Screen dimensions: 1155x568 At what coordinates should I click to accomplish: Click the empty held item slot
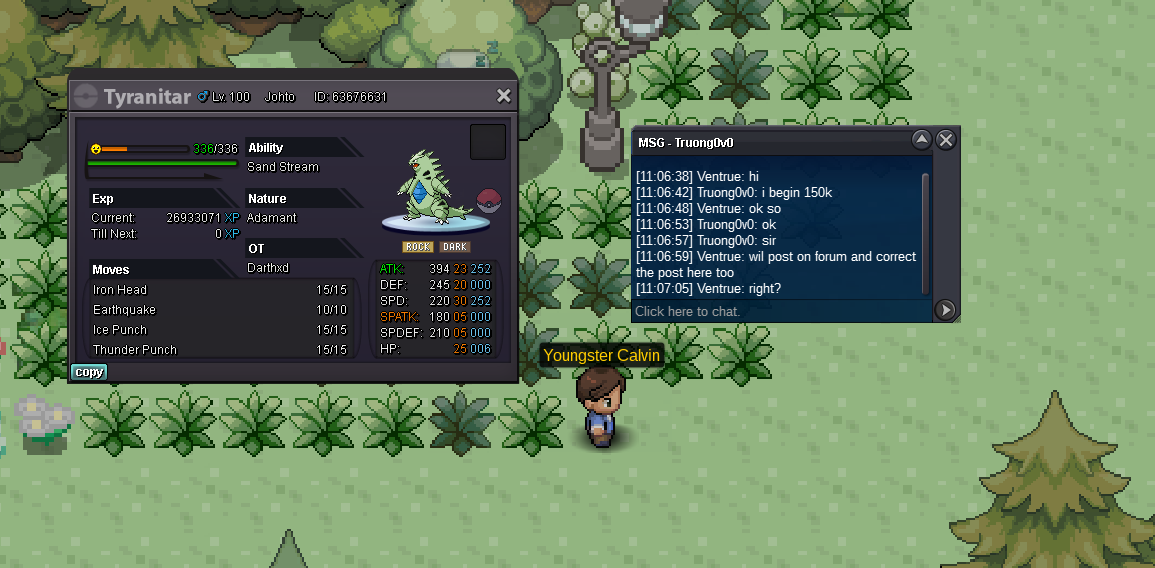488,142
